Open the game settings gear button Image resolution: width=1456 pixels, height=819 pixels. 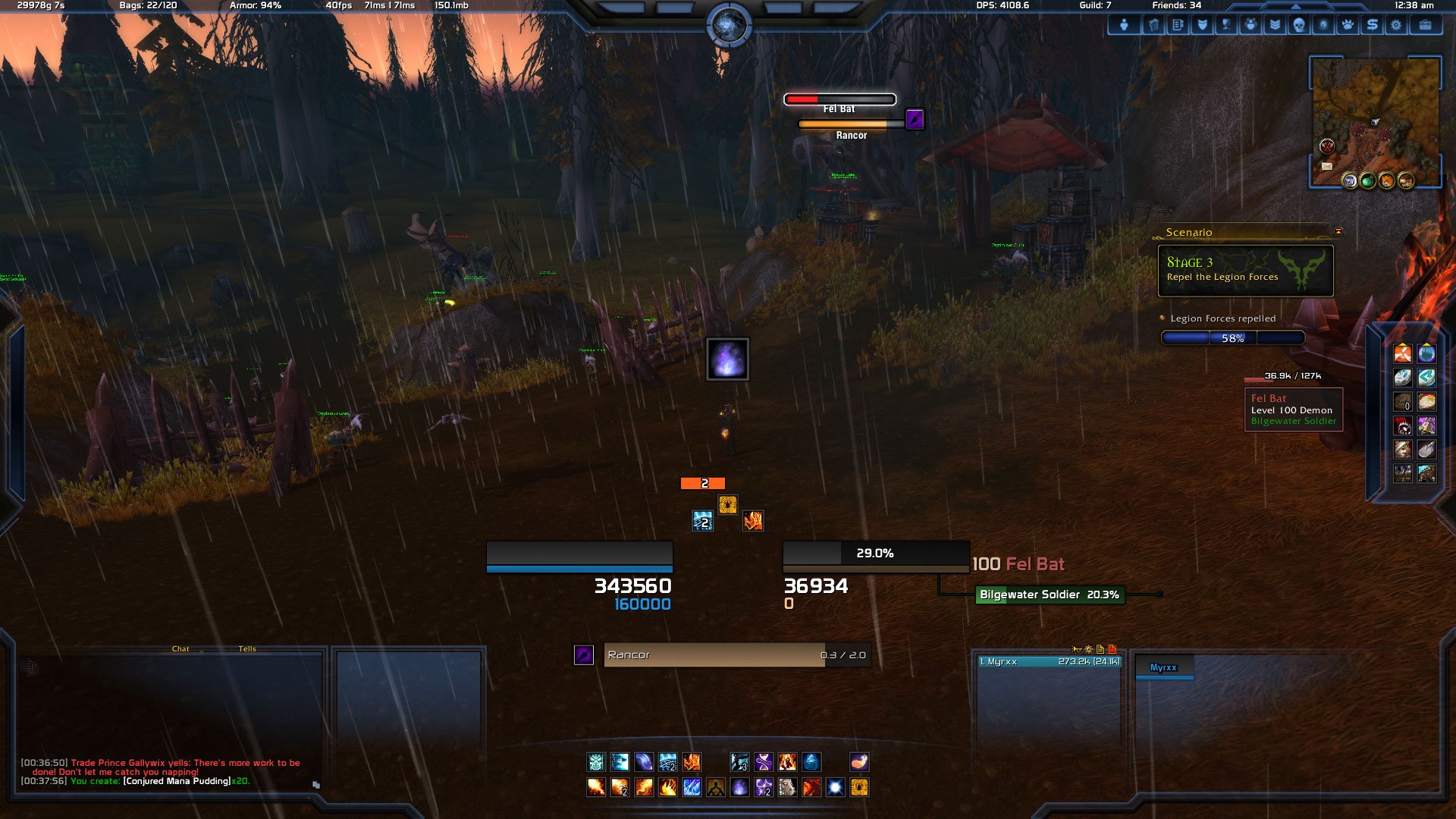[x=1395, y=25]
